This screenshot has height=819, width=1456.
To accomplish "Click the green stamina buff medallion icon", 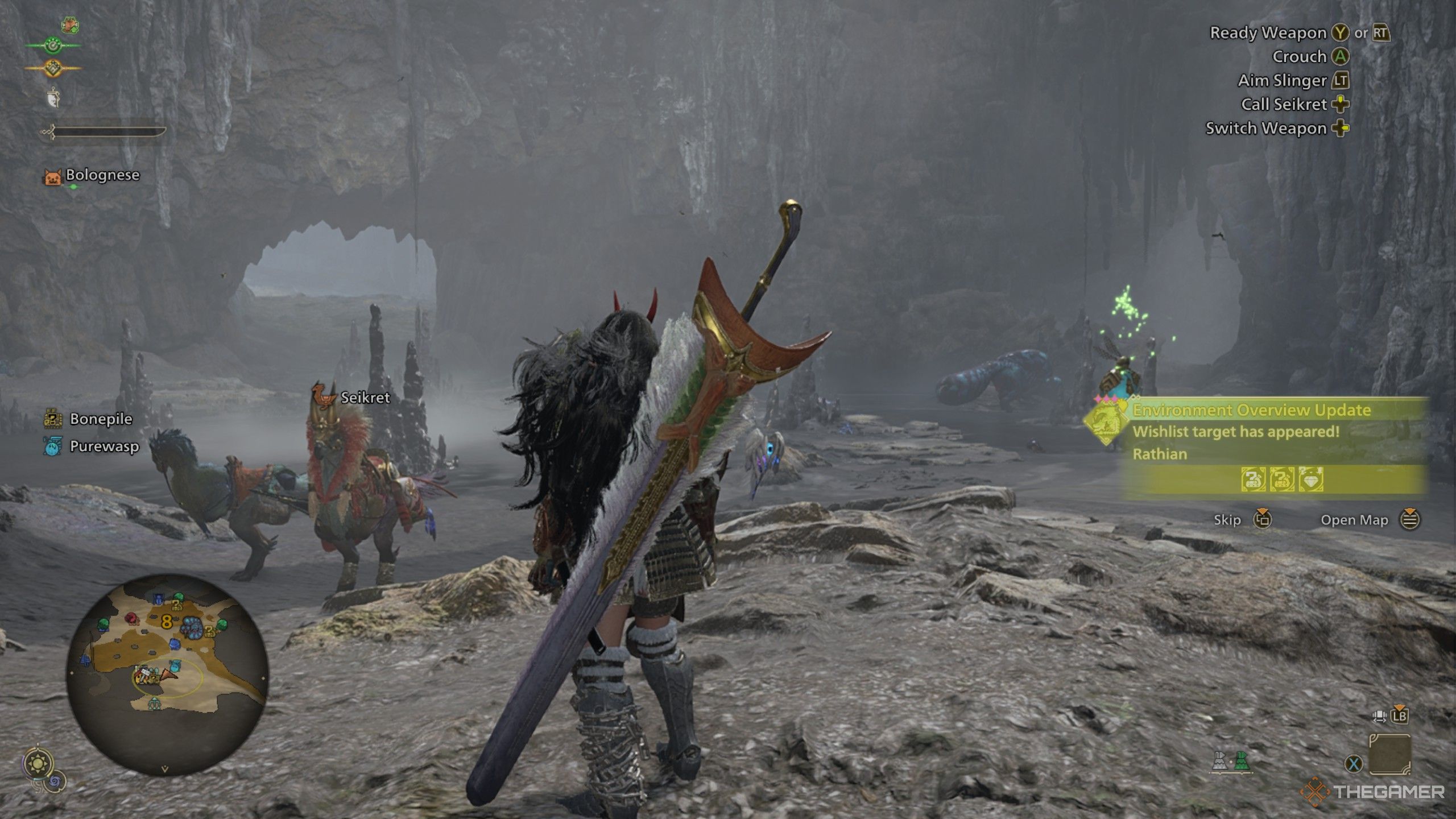I will tap(53, 47).
